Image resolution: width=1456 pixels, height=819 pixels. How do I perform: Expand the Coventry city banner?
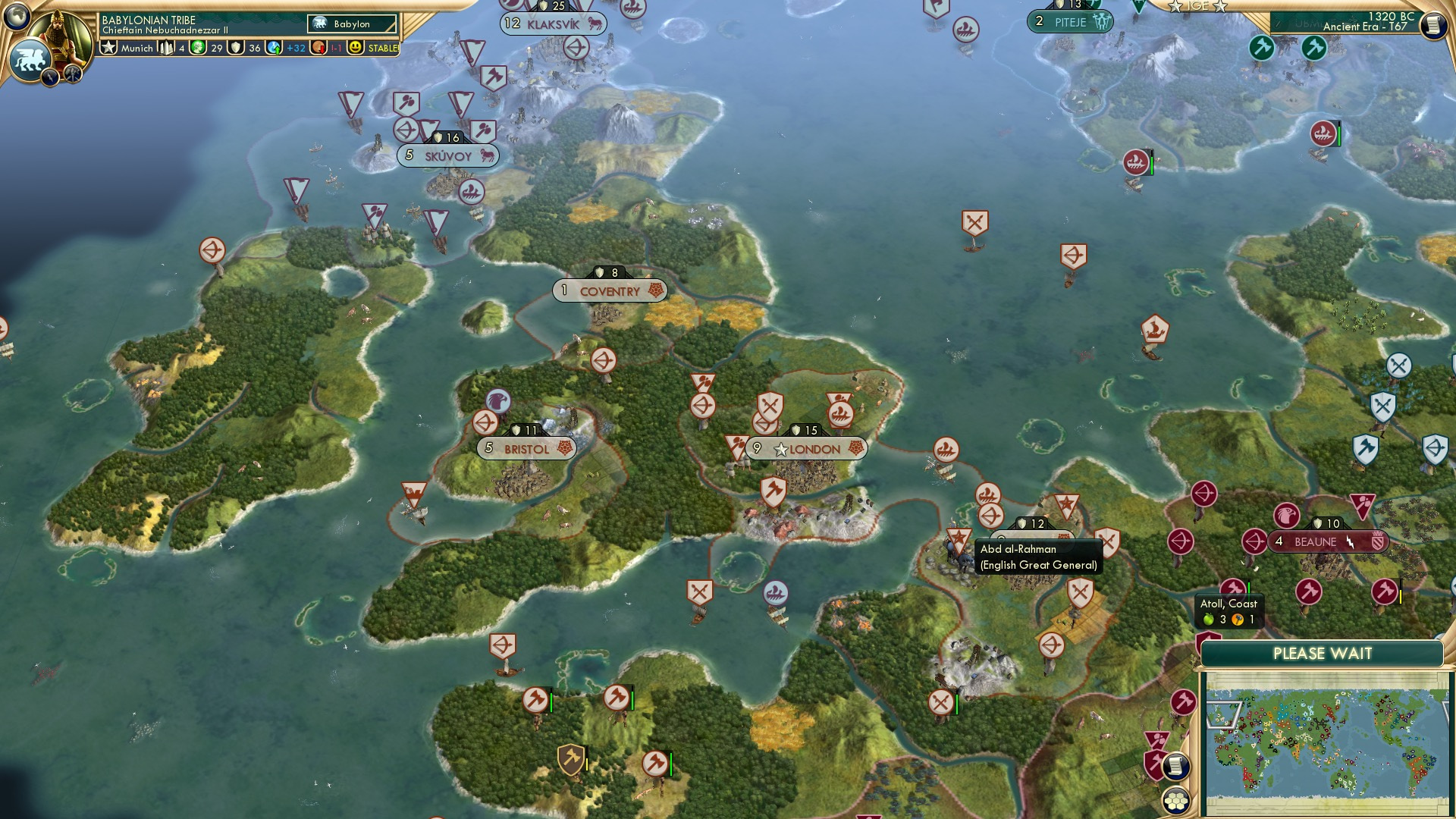point(610,290)
